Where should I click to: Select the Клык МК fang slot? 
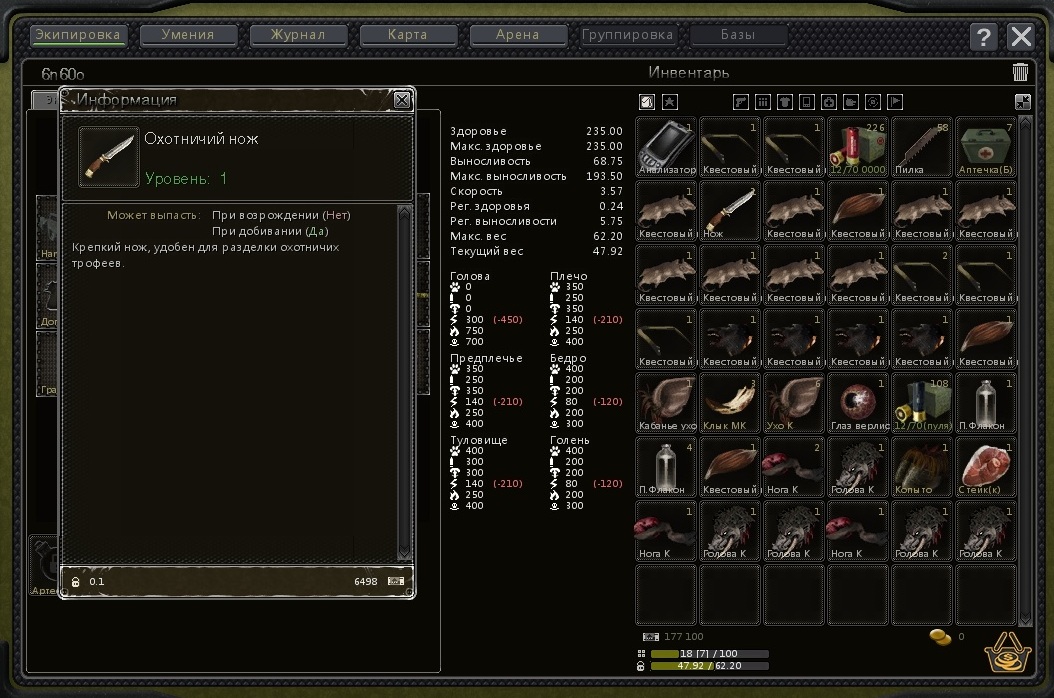coord(730,403)
